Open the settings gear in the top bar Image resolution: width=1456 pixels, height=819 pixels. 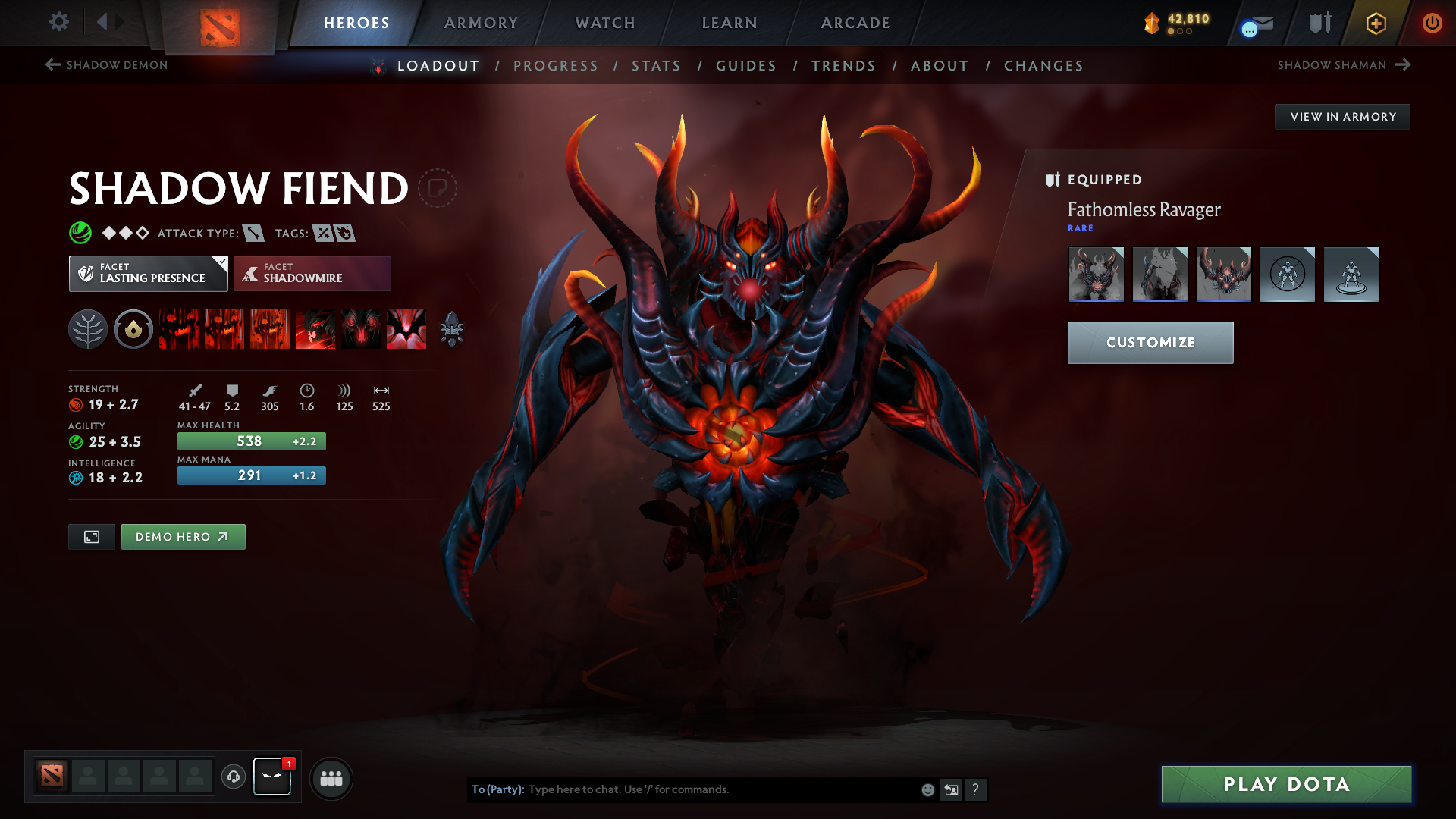58,22
